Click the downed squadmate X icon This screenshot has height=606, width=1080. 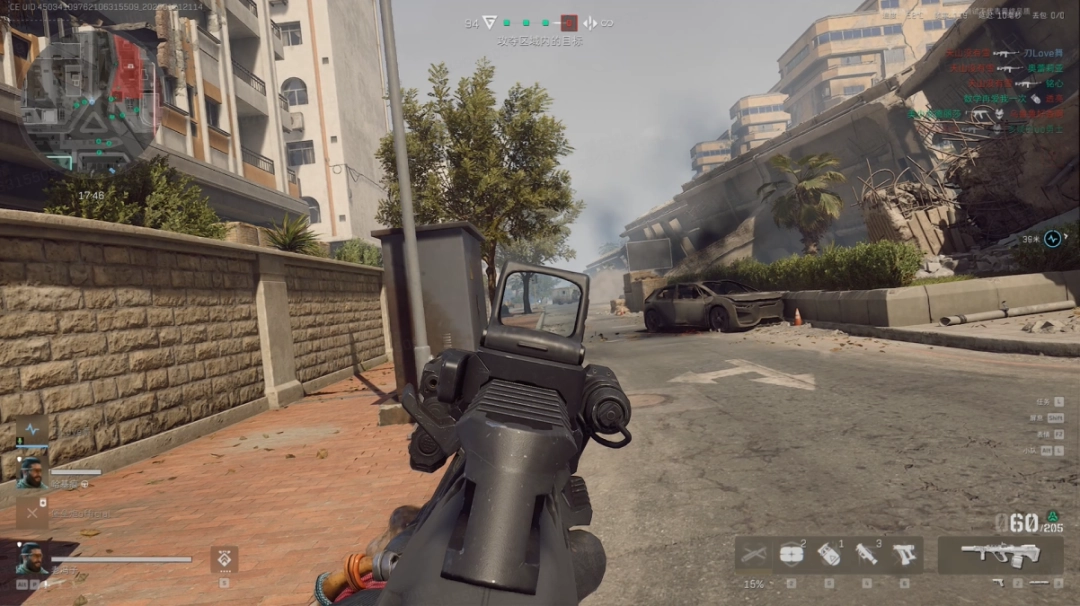[32, 514]
